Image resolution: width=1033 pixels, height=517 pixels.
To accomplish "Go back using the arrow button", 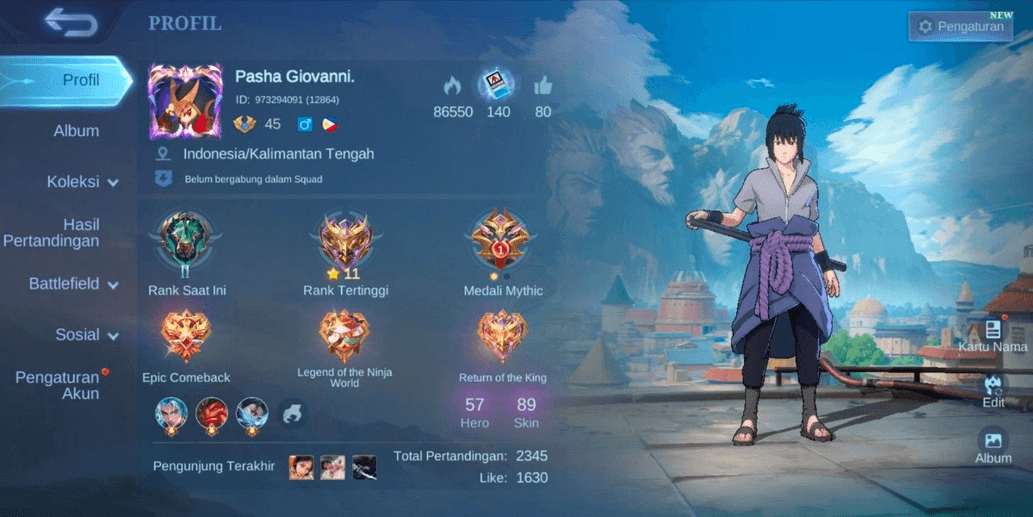I will coord(71,22).
